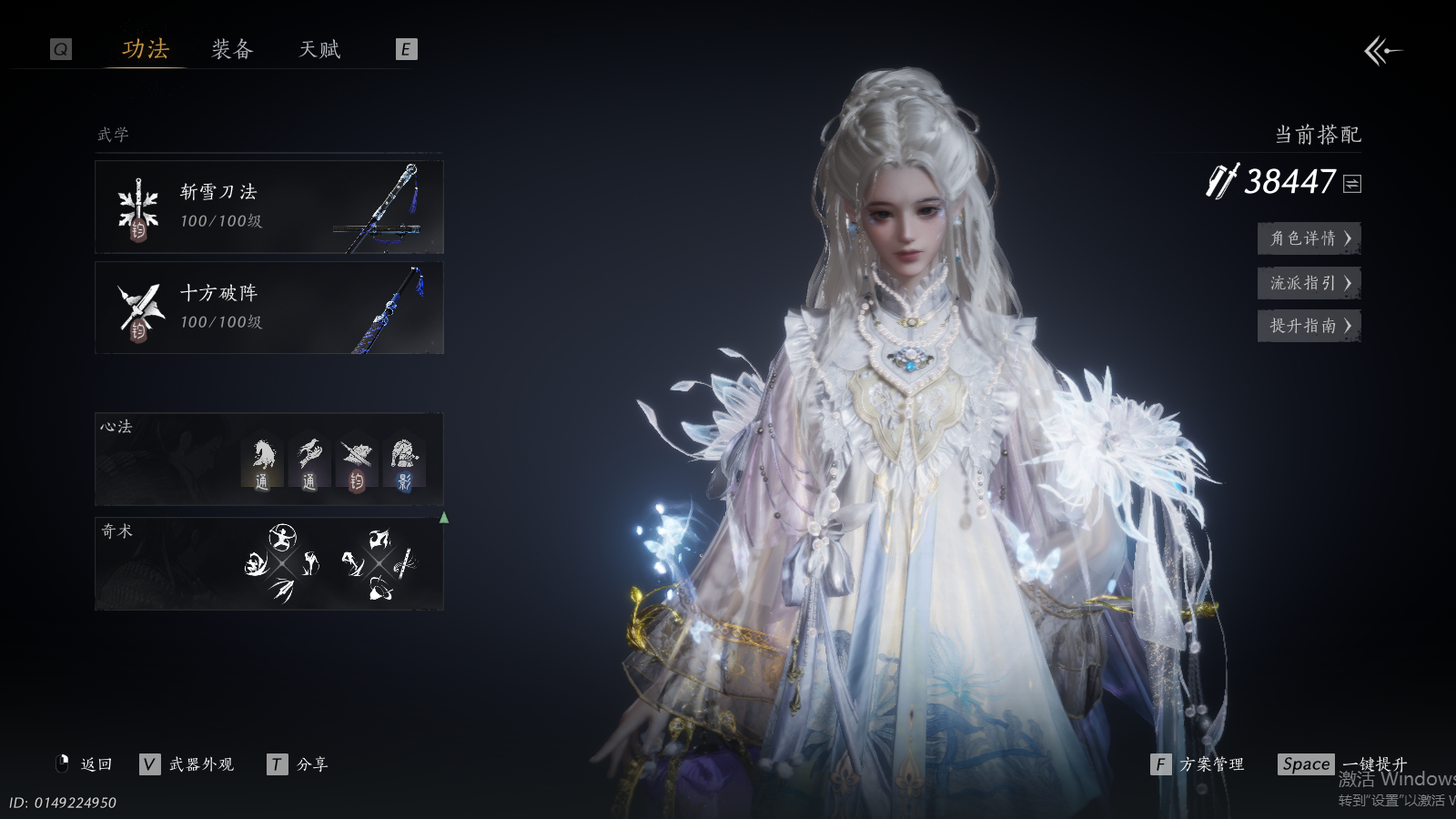
Task: Open the 提升指南 upgrade guide
Action: click(1309, 326)
